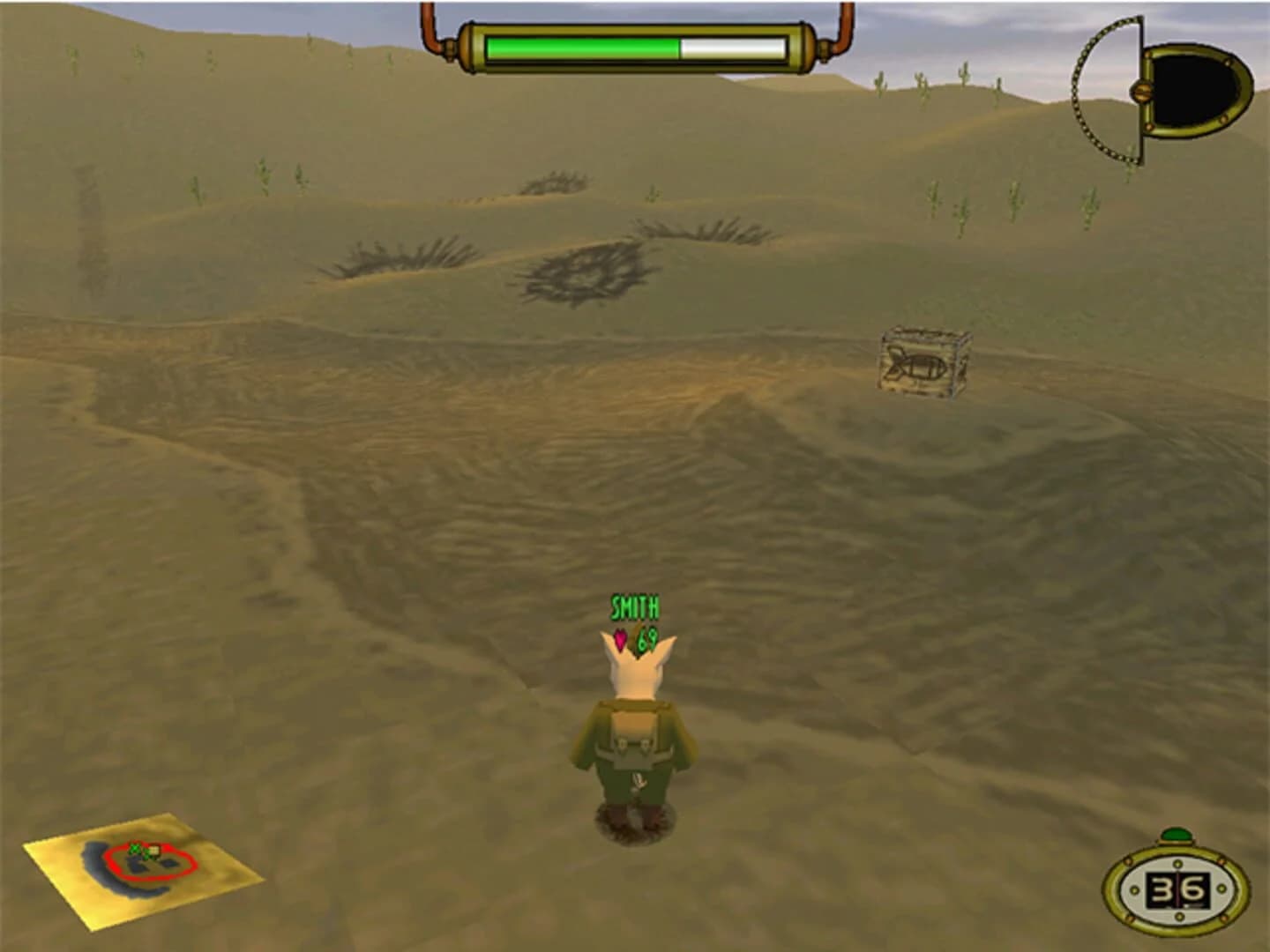Click the green X marker on the minimap
Viewport: 1270px width, 952px height.
pyautogui.click(x=134, y=848)
